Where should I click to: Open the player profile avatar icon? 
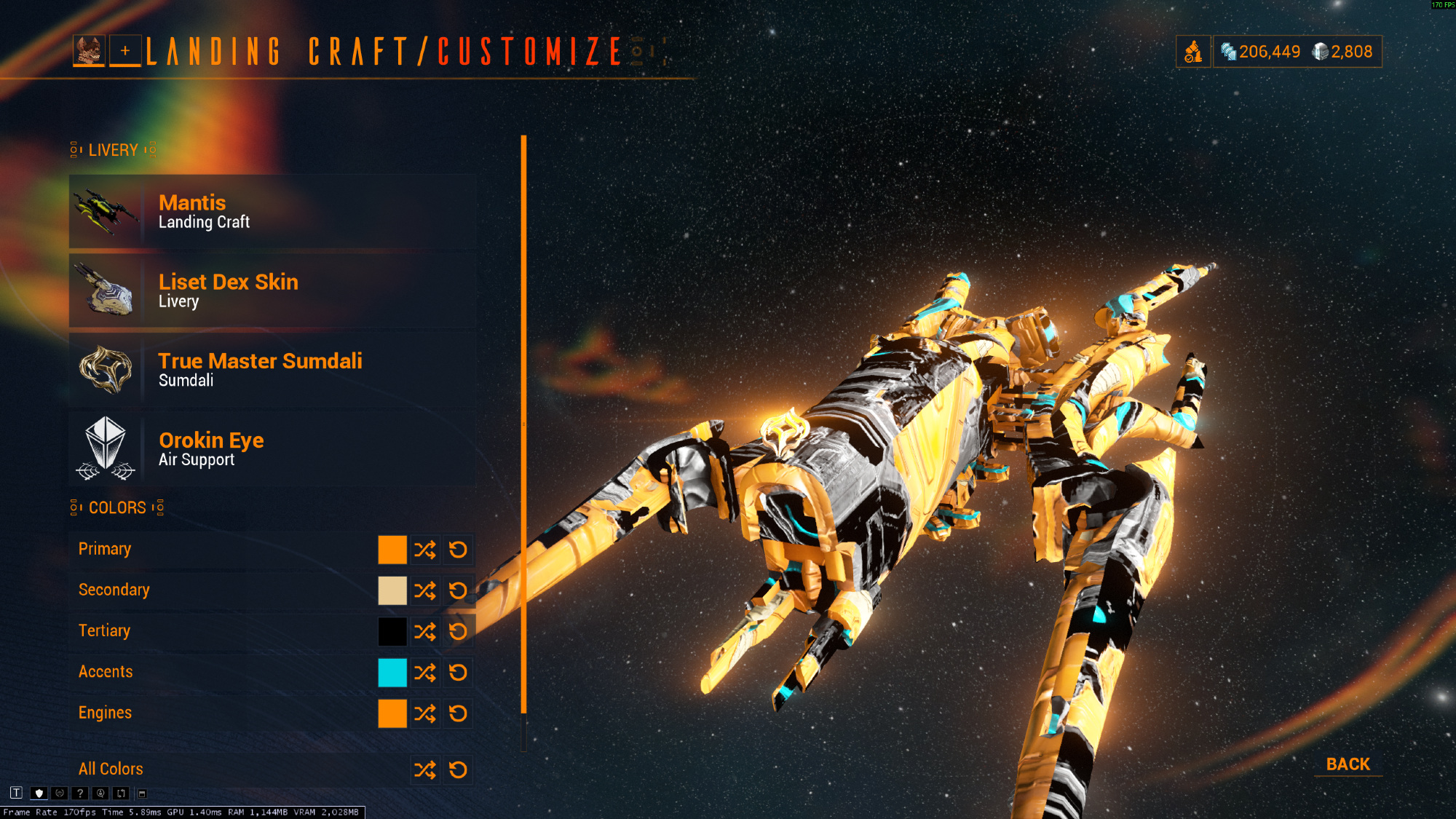pyautogui.click(x=89, y=51)
